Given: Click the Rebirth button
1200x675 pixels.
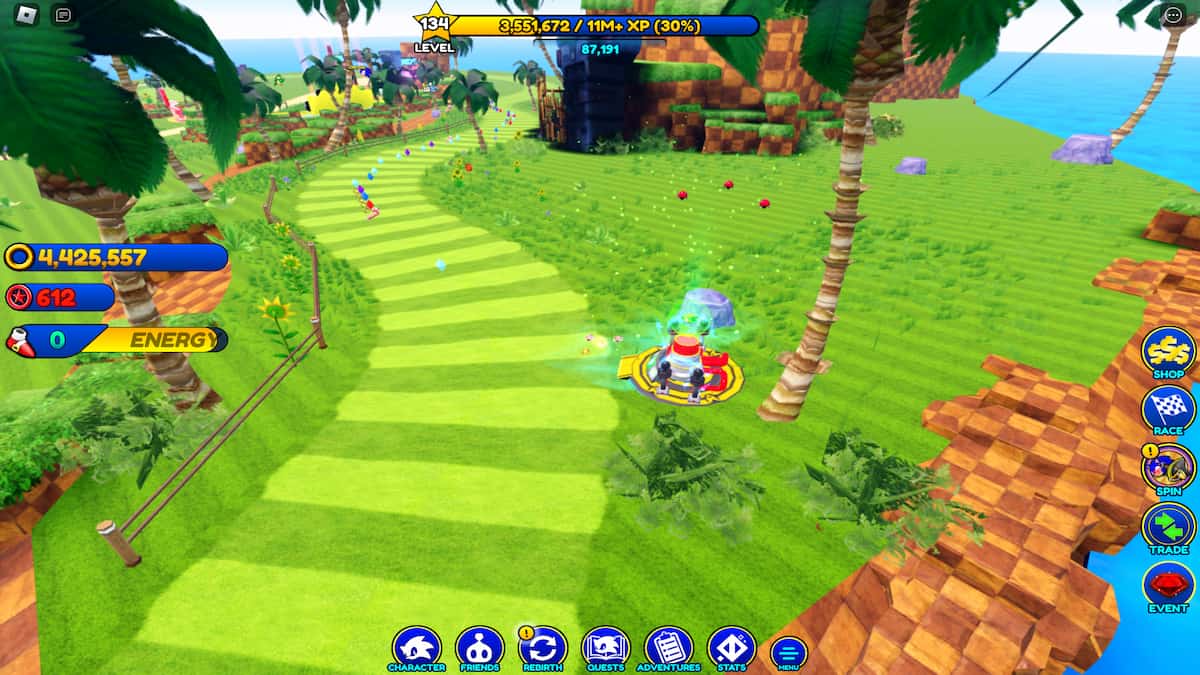Looking at the screenshot, I should pyautogui.click(x=543, y=648).
